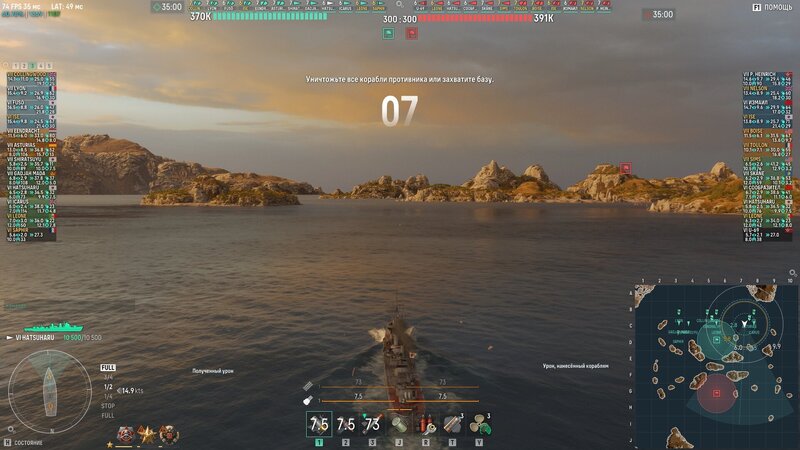Click the red enemy base capture indicator
This screenshot has height=450, width=800.
[412, 33]
